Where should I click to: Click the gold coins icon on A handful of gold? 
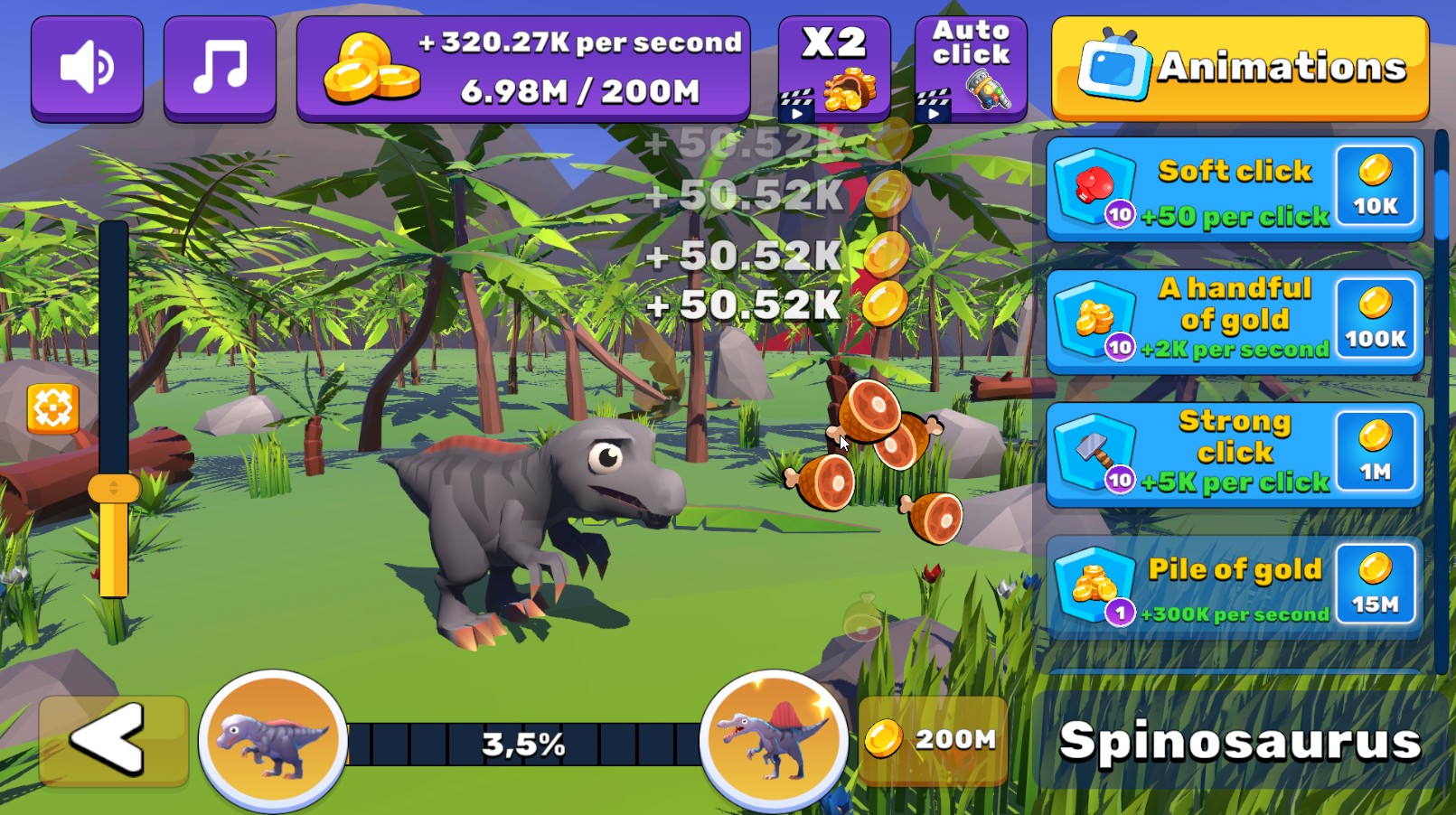1095,318
